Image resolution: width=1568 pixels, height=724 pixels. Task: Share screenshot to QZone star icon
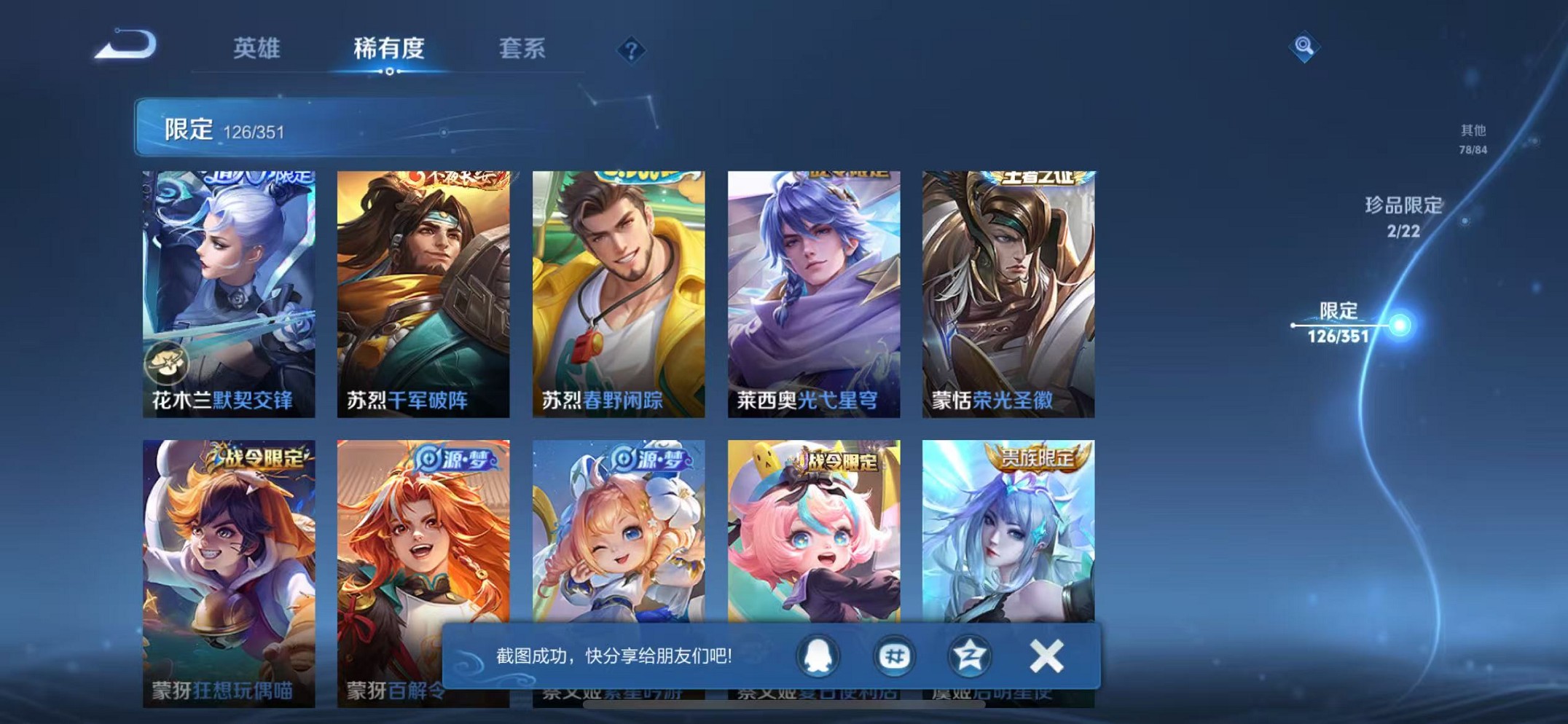(x=972, y=655)
